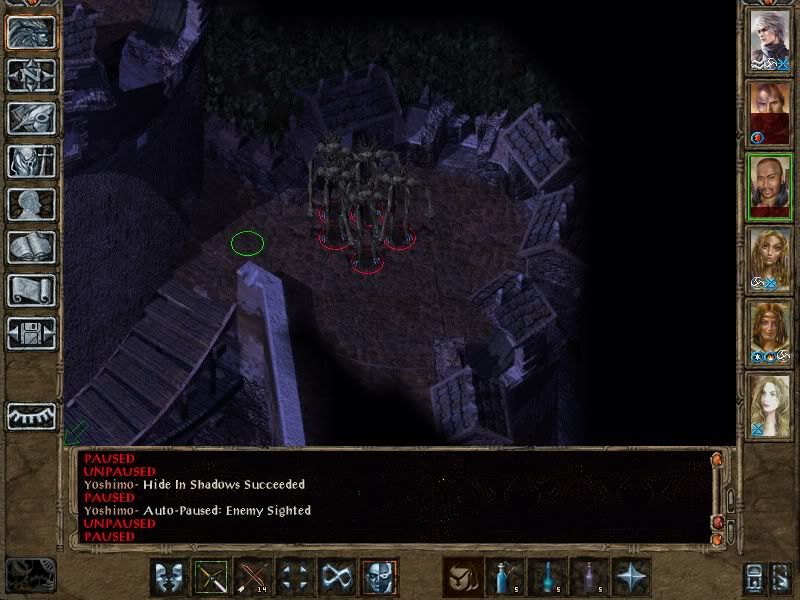The height and width of the screenshot is (600, 800).
Task: Open the mage spellbook (open book button)
Action: pyautogui.click(x=31, y=247)
